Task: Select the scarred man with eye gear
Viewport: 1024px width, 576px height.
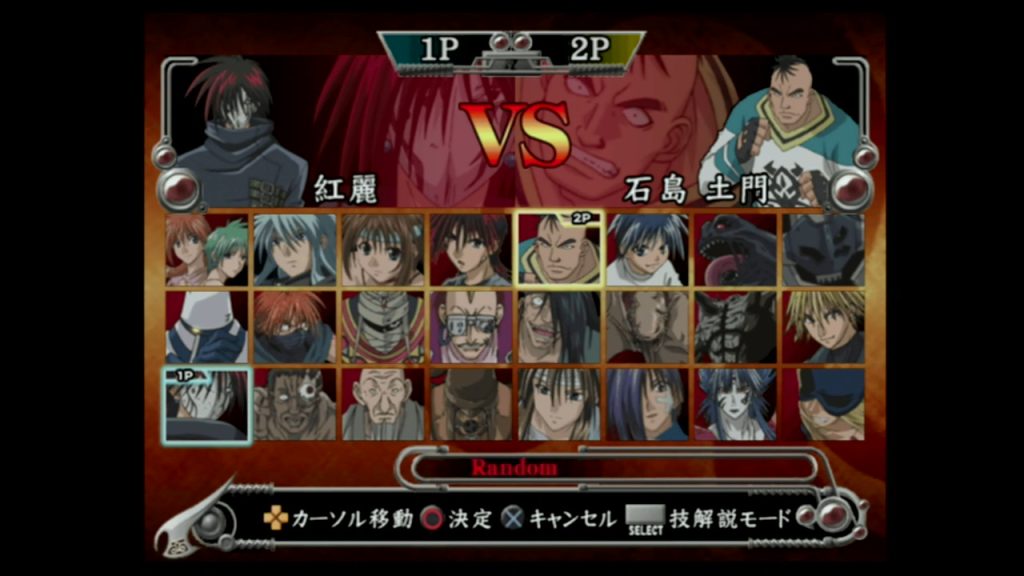Action: 294,404
